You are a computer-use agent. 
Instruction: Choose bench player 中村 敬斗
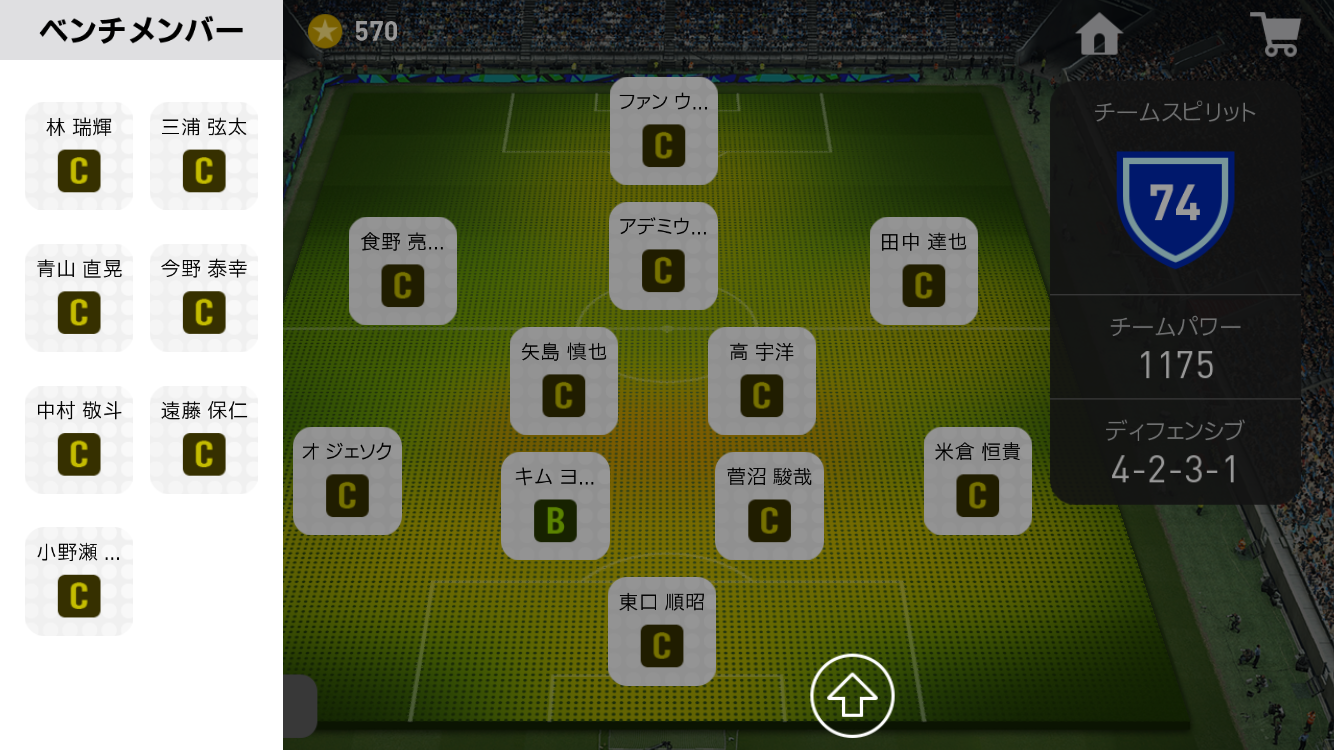(79, 440)
